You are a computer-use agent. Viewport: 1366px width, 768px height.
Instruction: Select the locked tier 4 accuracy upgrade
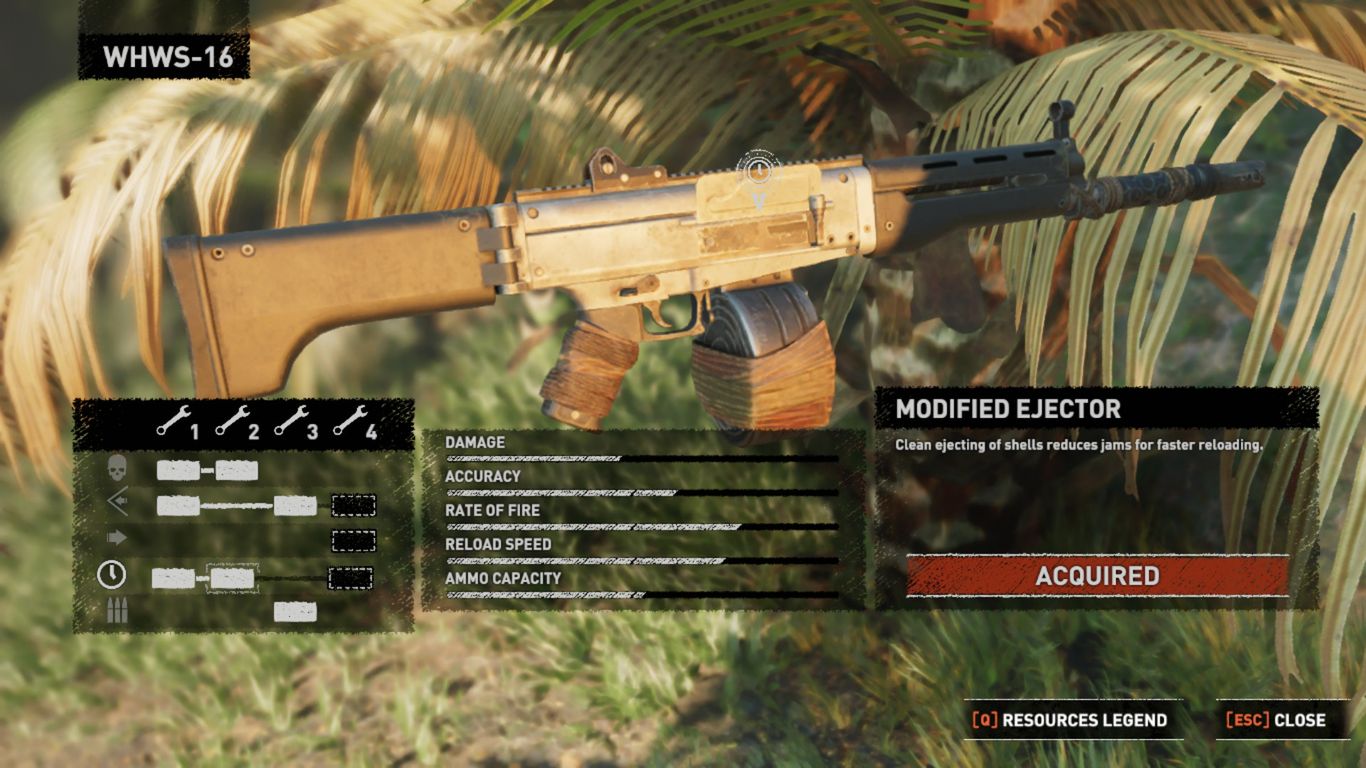(353, 506)
